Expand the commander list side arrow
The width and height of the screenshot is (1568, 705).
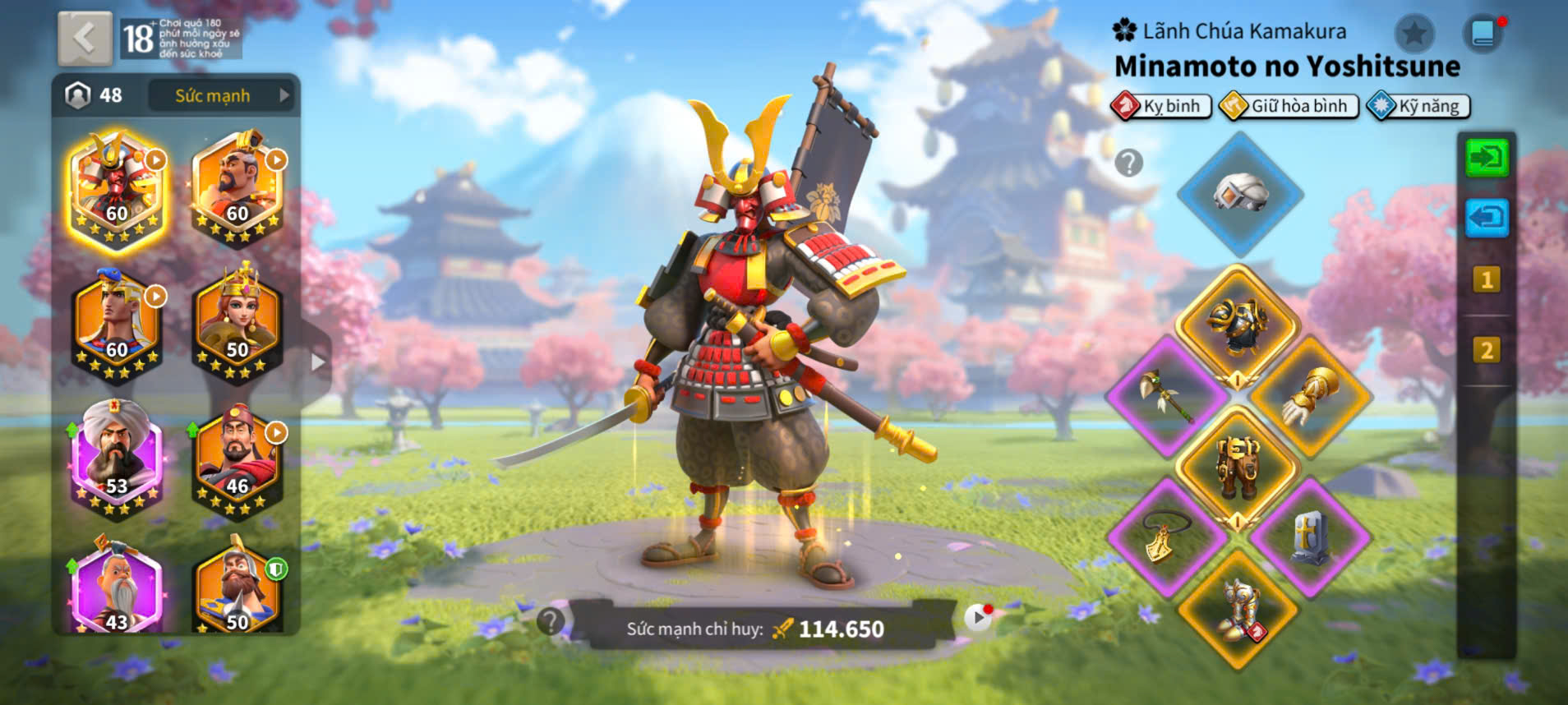tap(317, 362)
